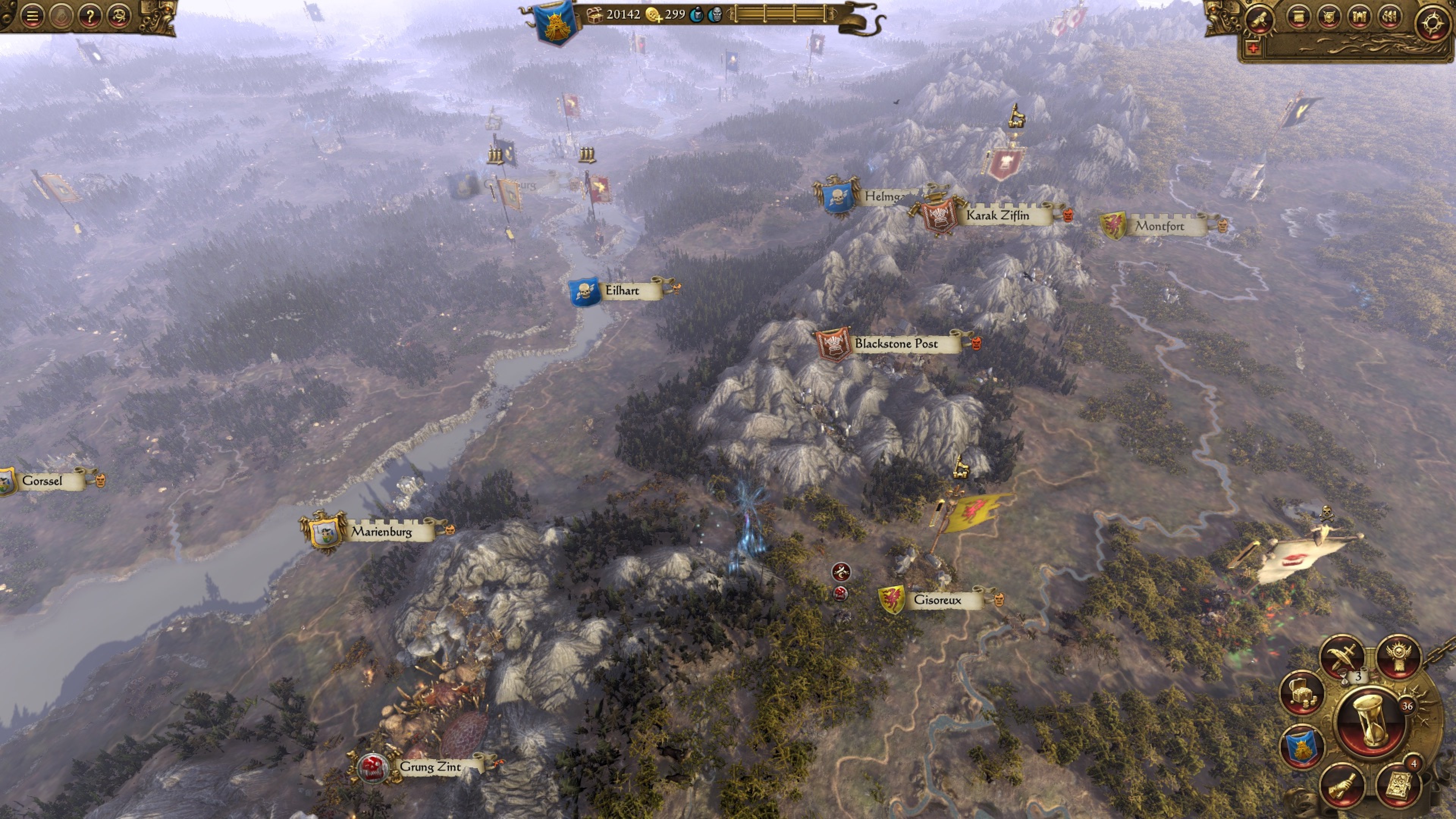This screenshot has width=1456, height=819.
Task: Open the shield with crossed swords list
Action: [x=1329, y=17]
